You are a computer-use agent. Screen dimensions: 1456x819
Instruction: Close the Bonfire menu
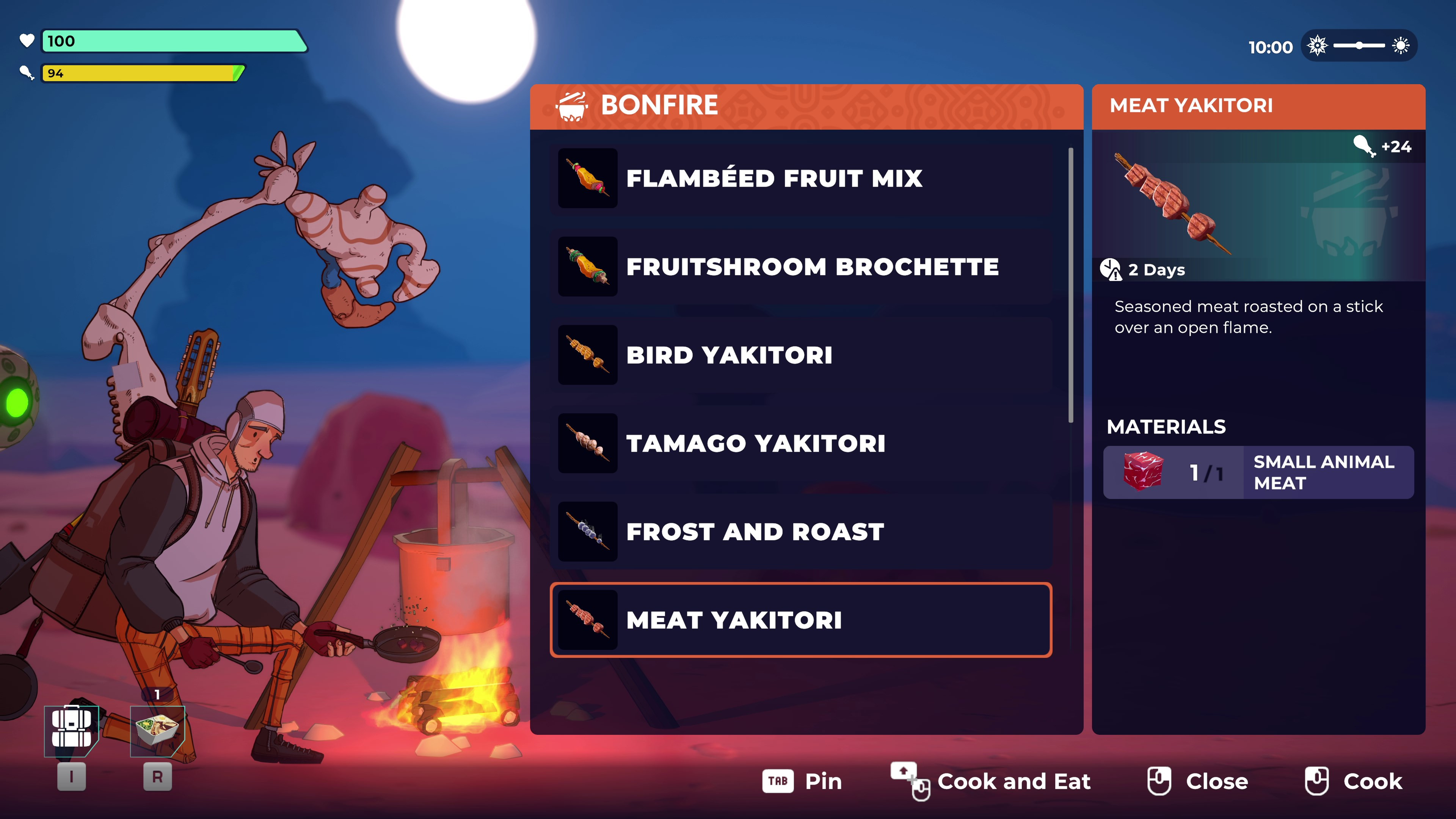pos(1198,781)
